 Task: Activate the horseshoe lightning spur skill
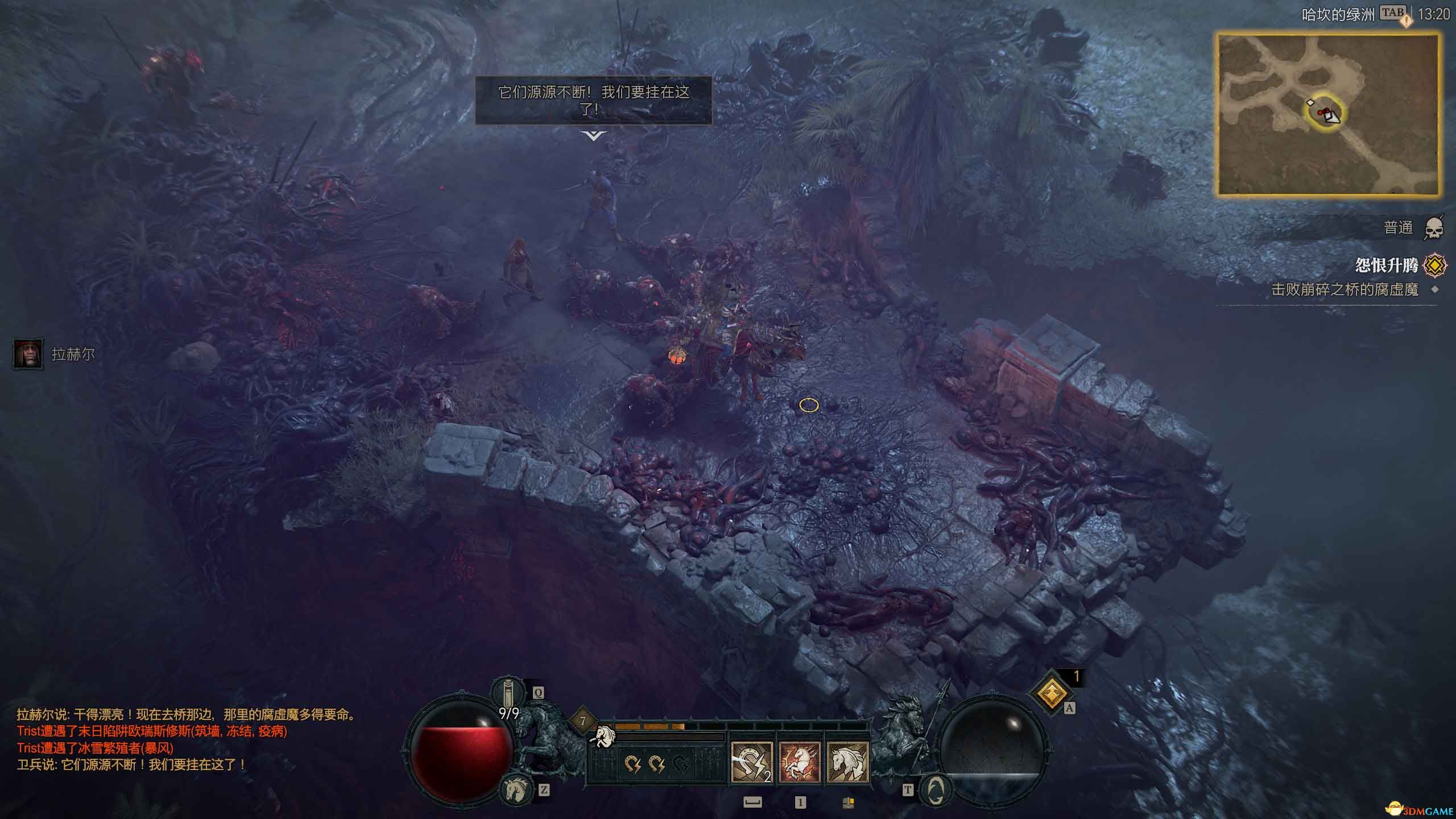tap(751, 762)
